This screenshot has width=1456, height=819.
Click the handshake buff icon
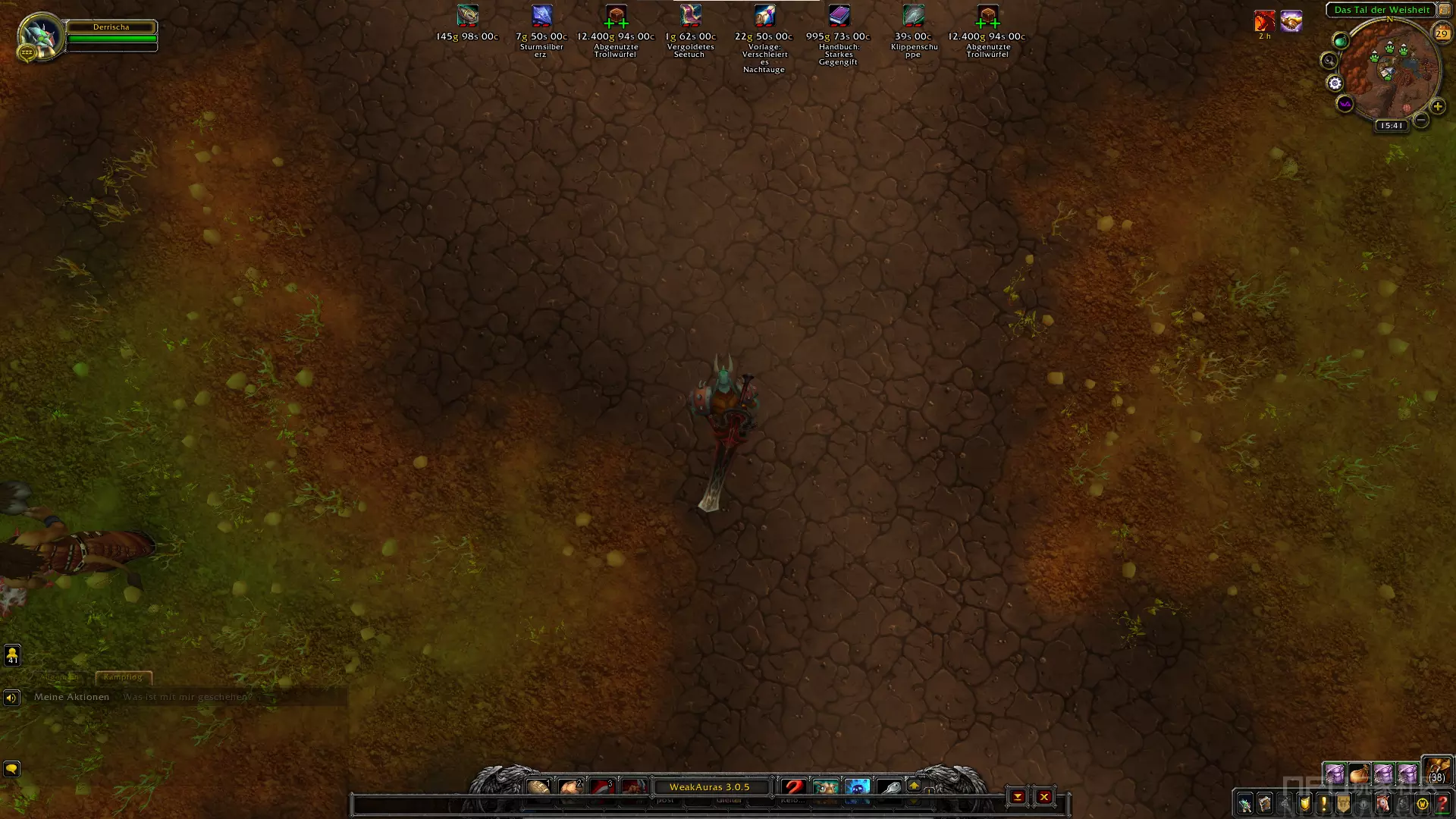[x=1291, y=22]
